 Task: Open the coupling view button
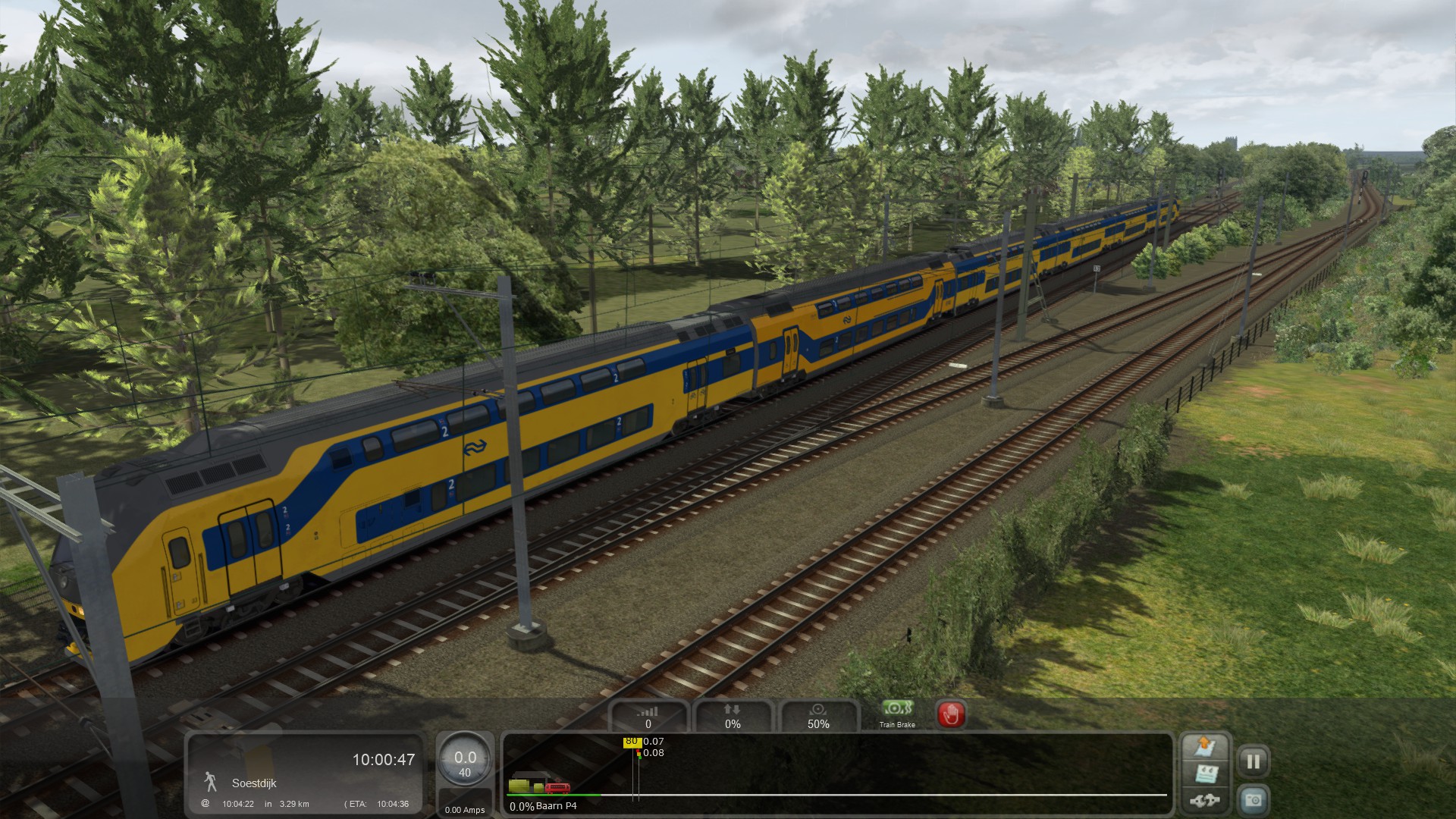[1204, 800]
